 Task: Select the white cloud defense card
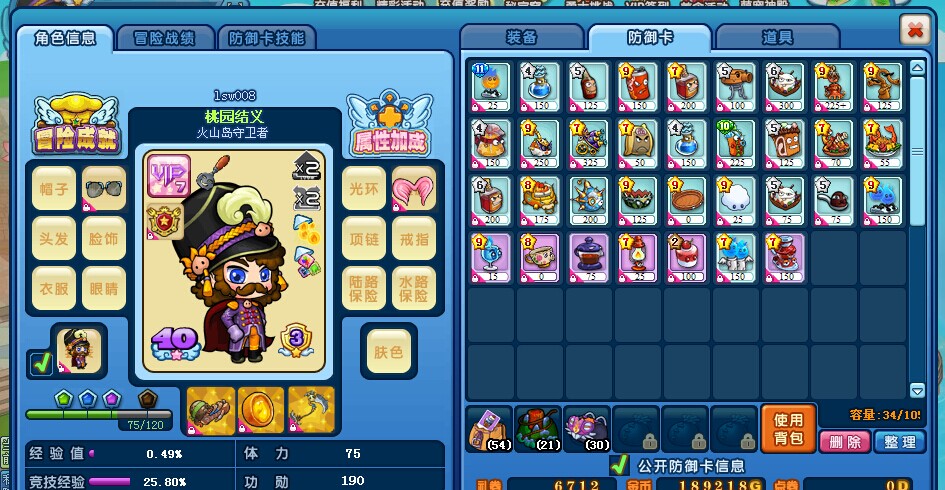click(735, 197)
